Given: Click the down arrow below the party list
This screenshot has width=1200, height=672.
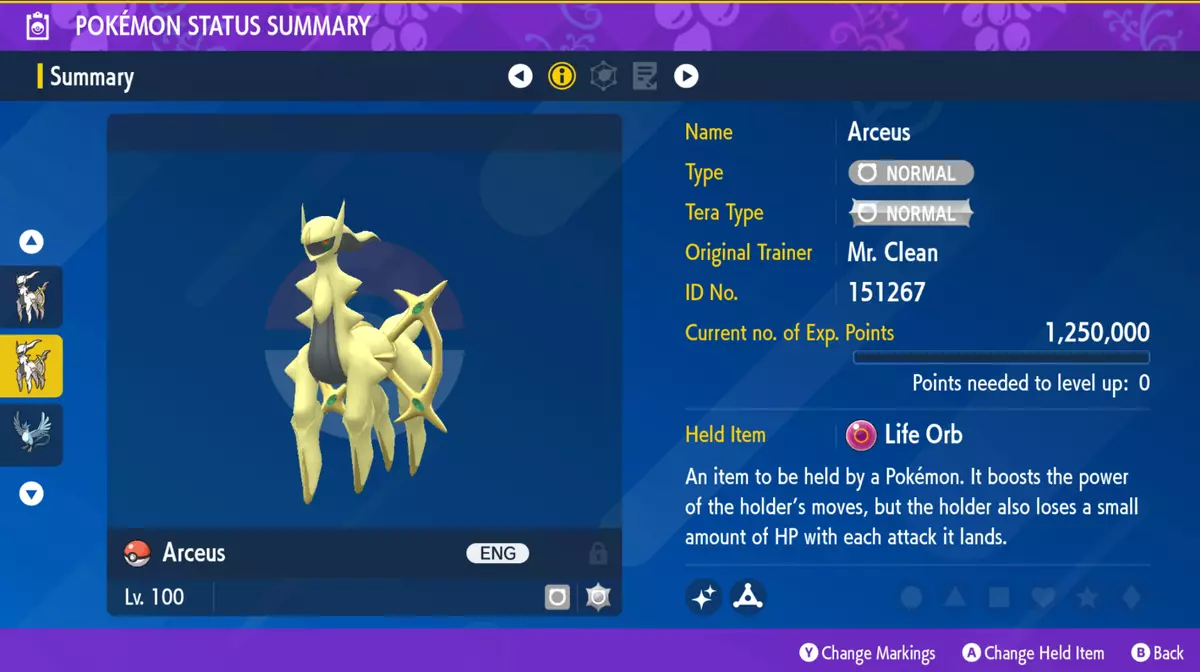Looking at the screenshot, I should 31,493.
